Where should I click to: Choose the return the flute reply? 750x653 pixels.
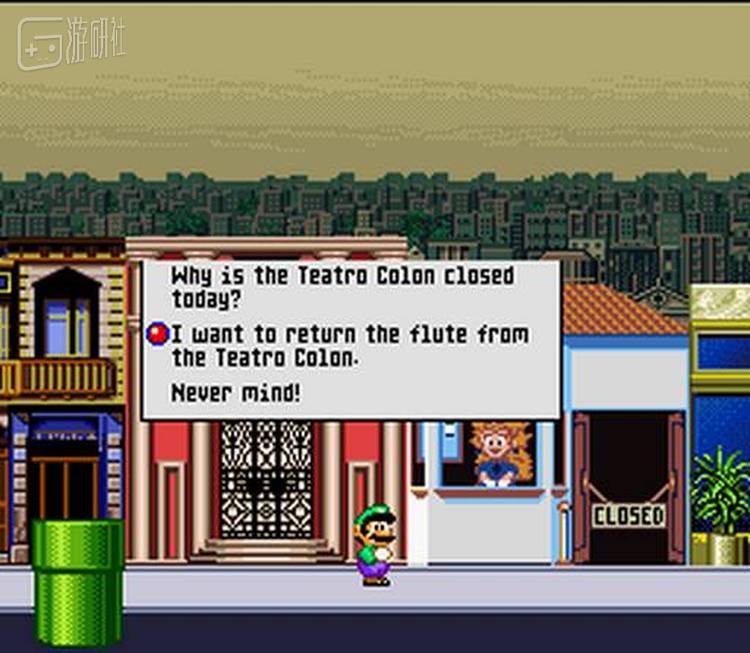(x=349, y=345)
